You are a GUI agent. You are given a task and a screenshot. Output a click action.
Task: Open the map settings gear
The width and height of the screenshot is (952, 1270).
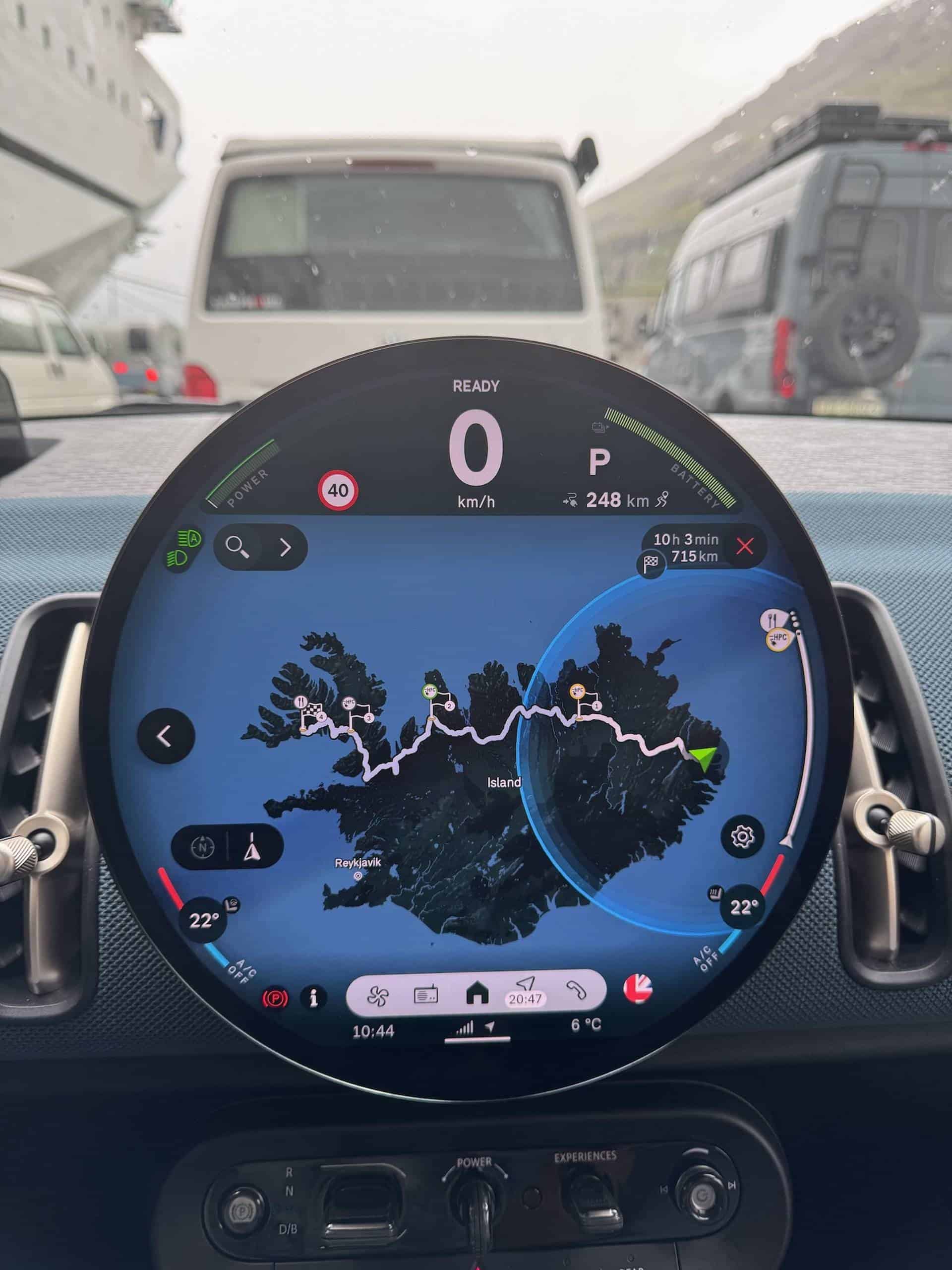[x=743, y=836]
